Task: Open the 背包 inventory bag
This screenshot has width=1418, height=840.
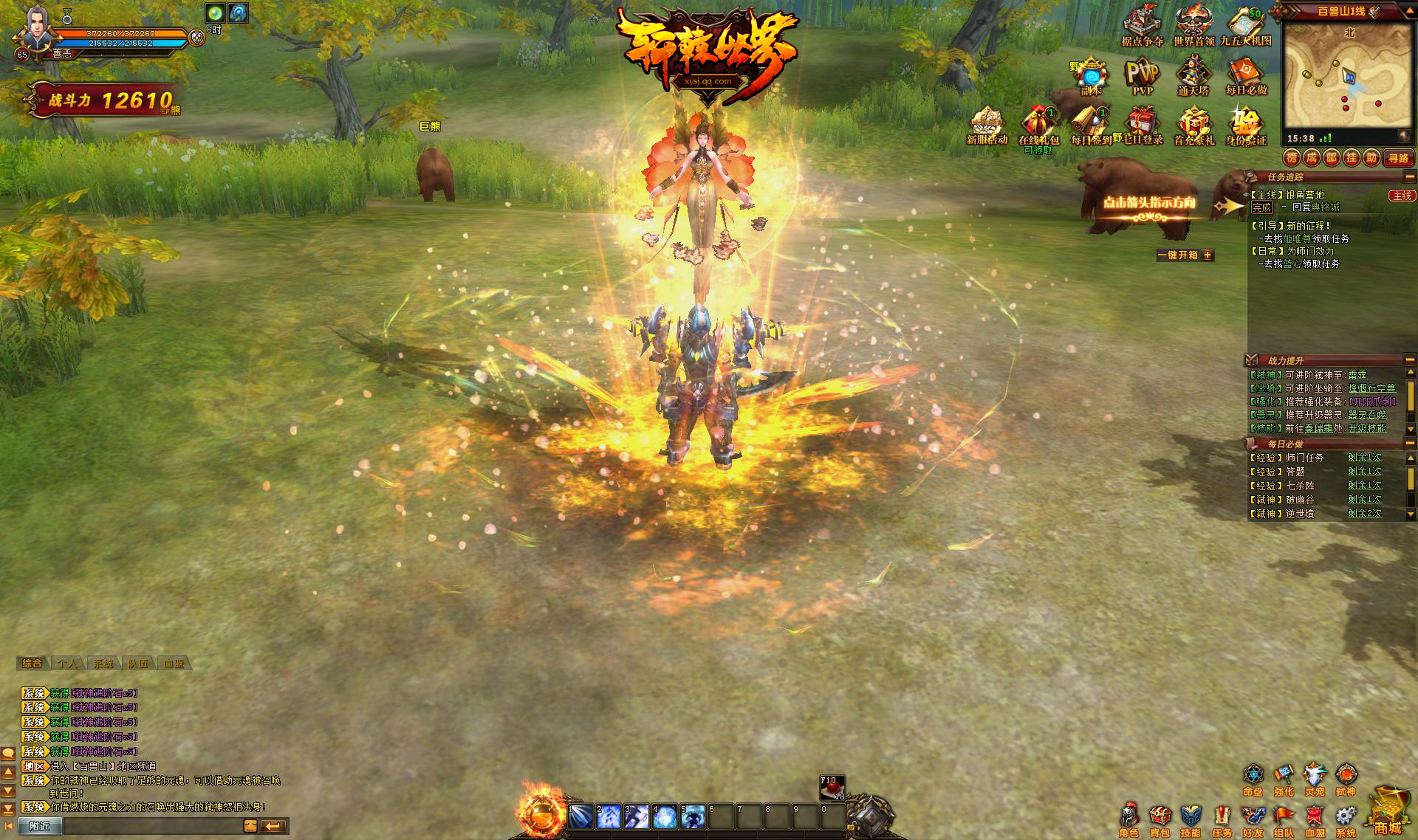Action: tap(1160, 818)
